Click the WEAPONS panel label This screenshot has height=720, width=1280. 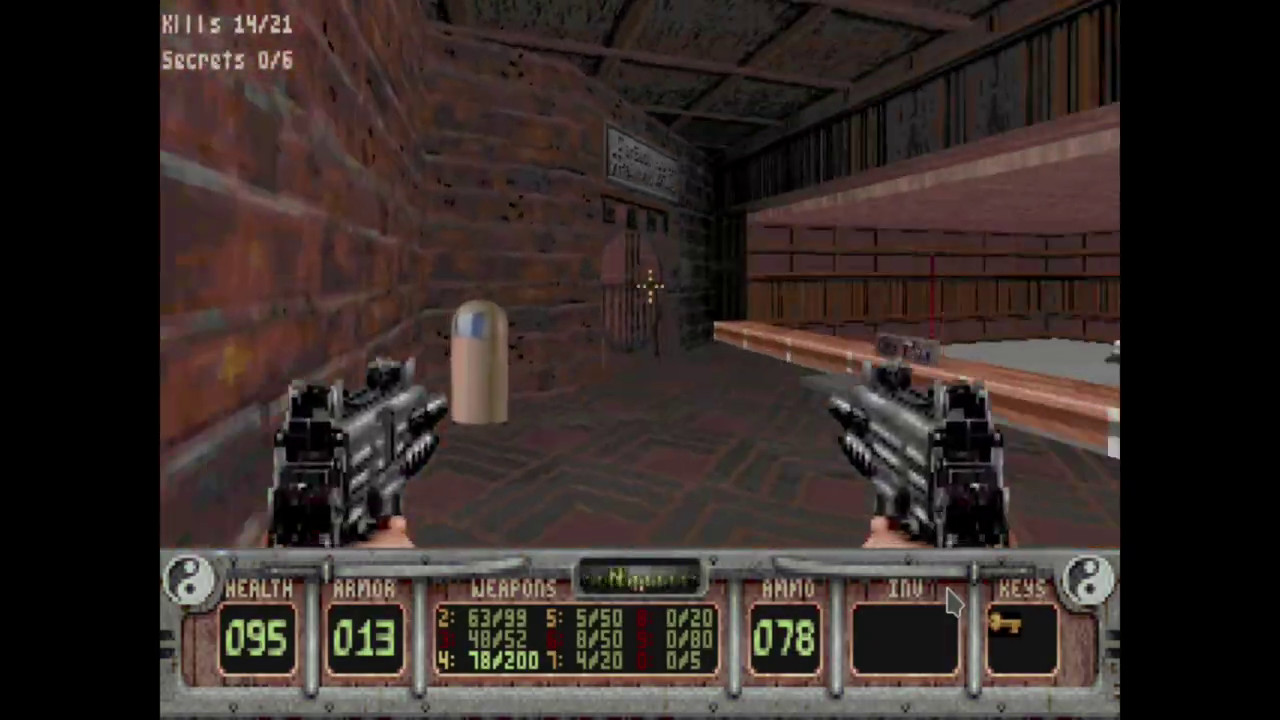tap(513, 589)
